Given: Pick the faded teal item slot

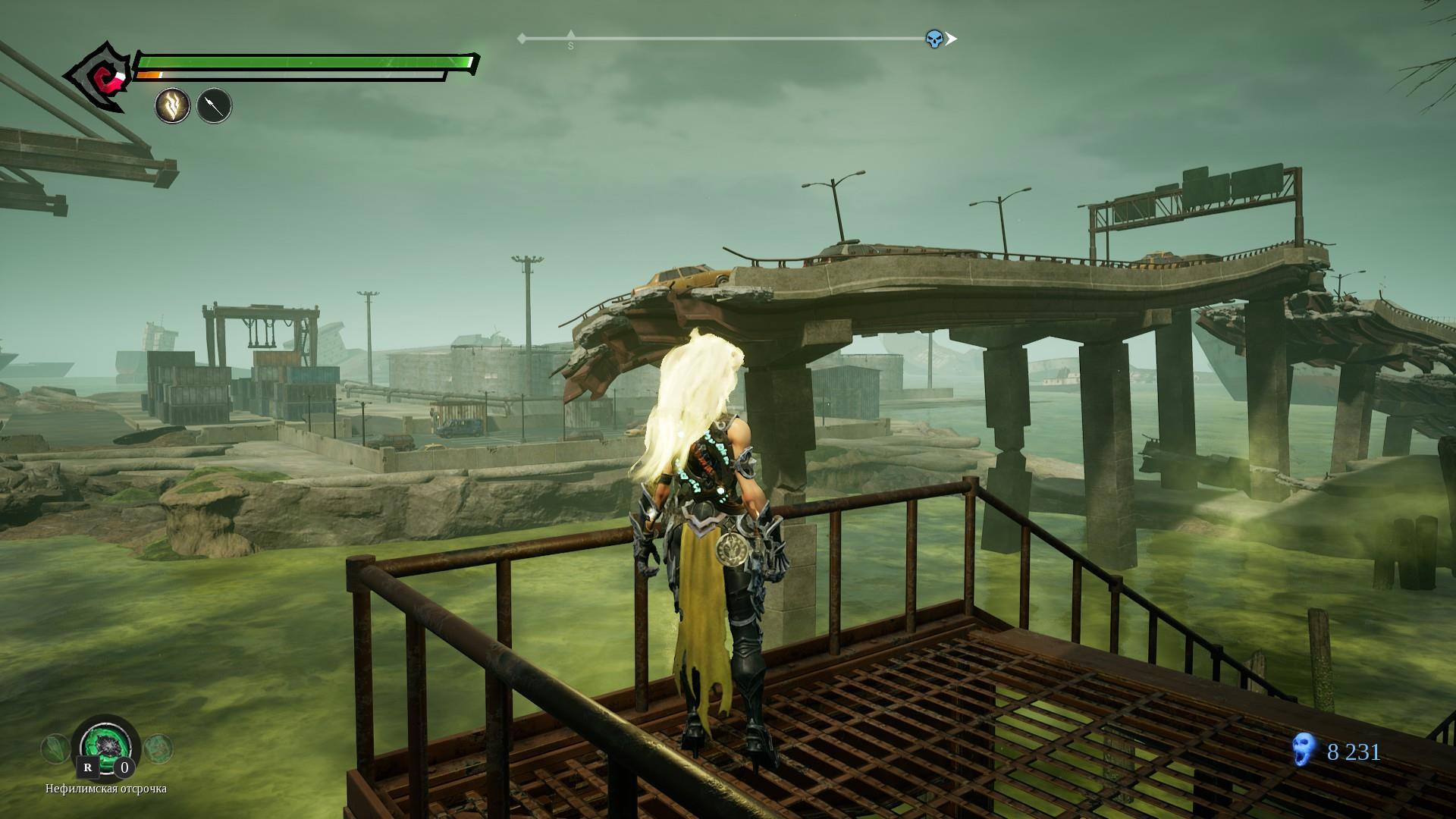Looking at the screenshot, I should [157, 749].
